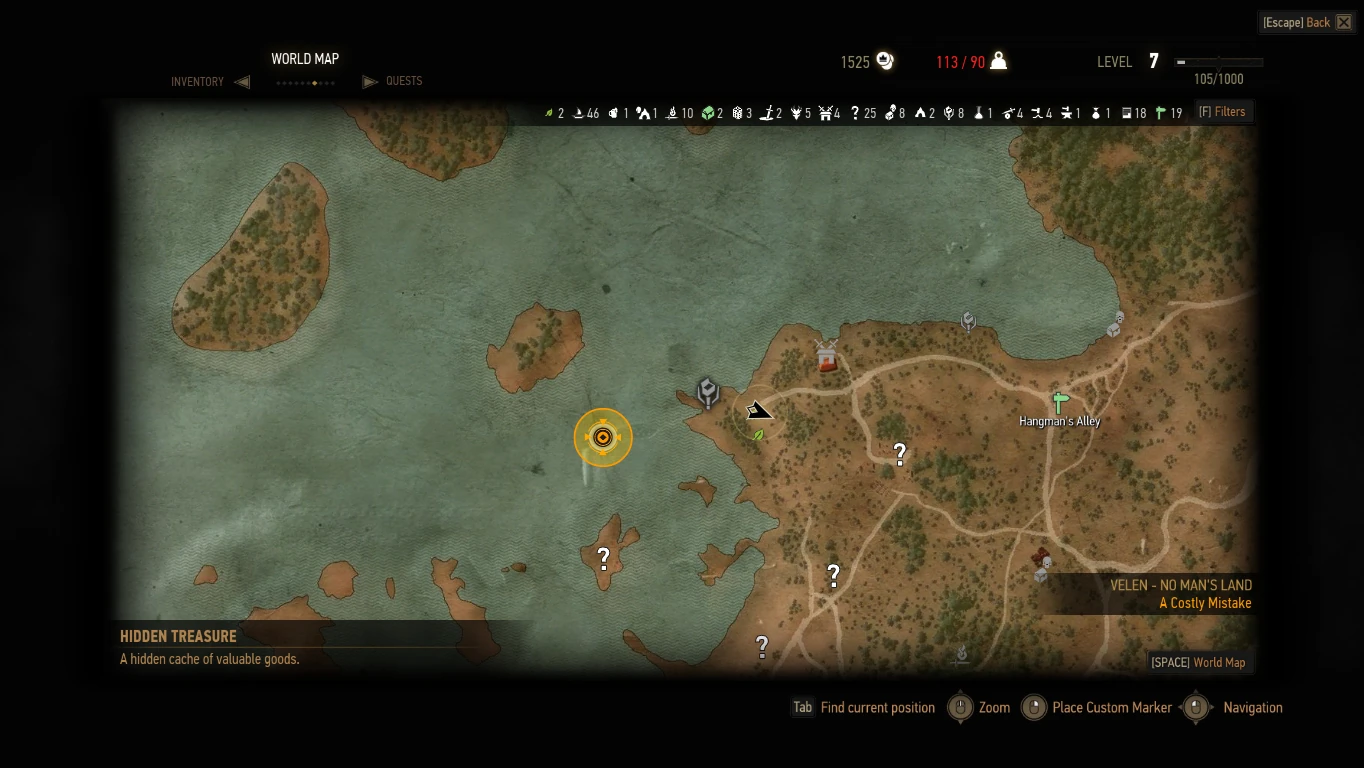Image resolution: width=1364 pixels, height=768 pixels.
Task: Click the campfire marker at the map's bottom
Action: point(961,654)
